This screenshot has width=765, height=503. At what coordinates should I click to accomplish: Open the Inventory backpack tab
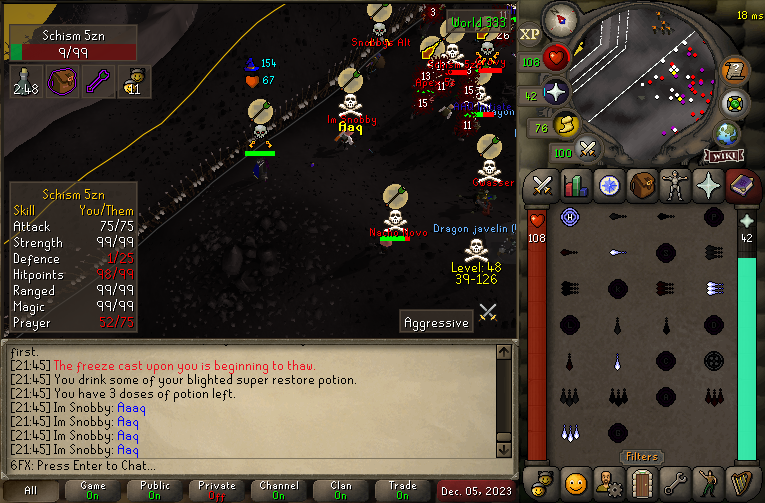[x=642, y=185]
